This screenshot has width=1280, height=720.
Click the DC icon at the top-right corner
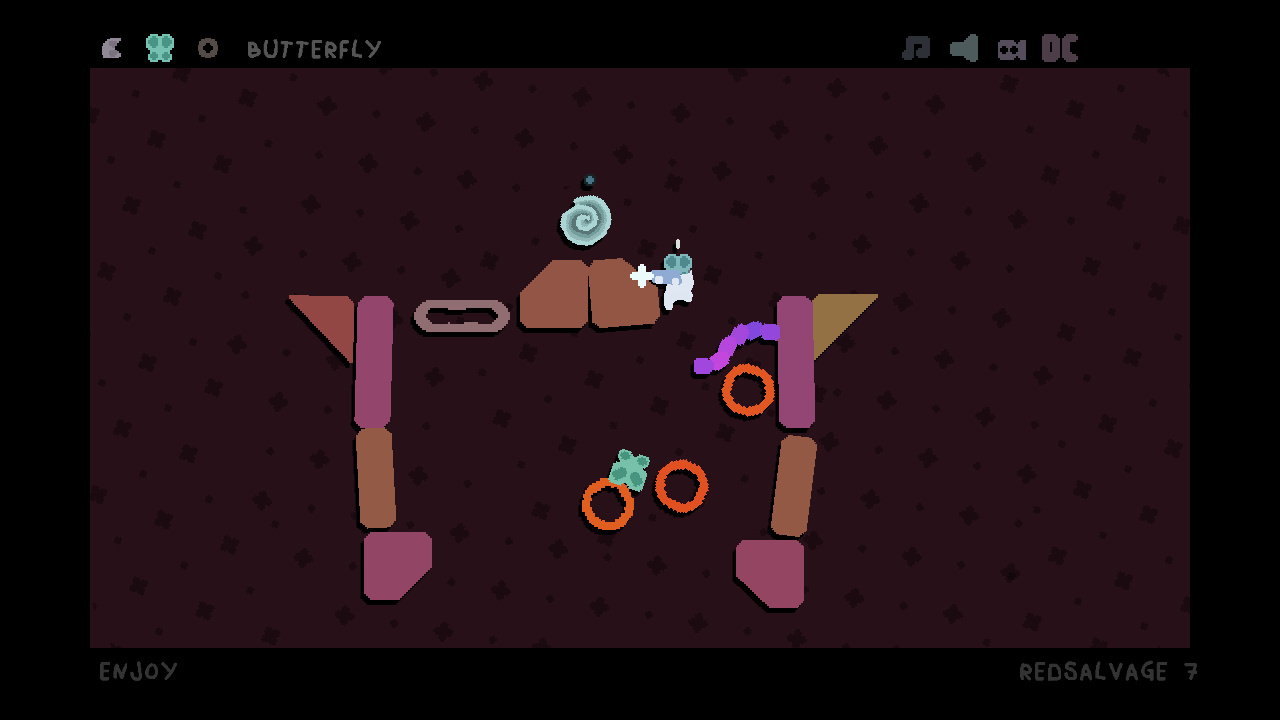(1061, 46)
